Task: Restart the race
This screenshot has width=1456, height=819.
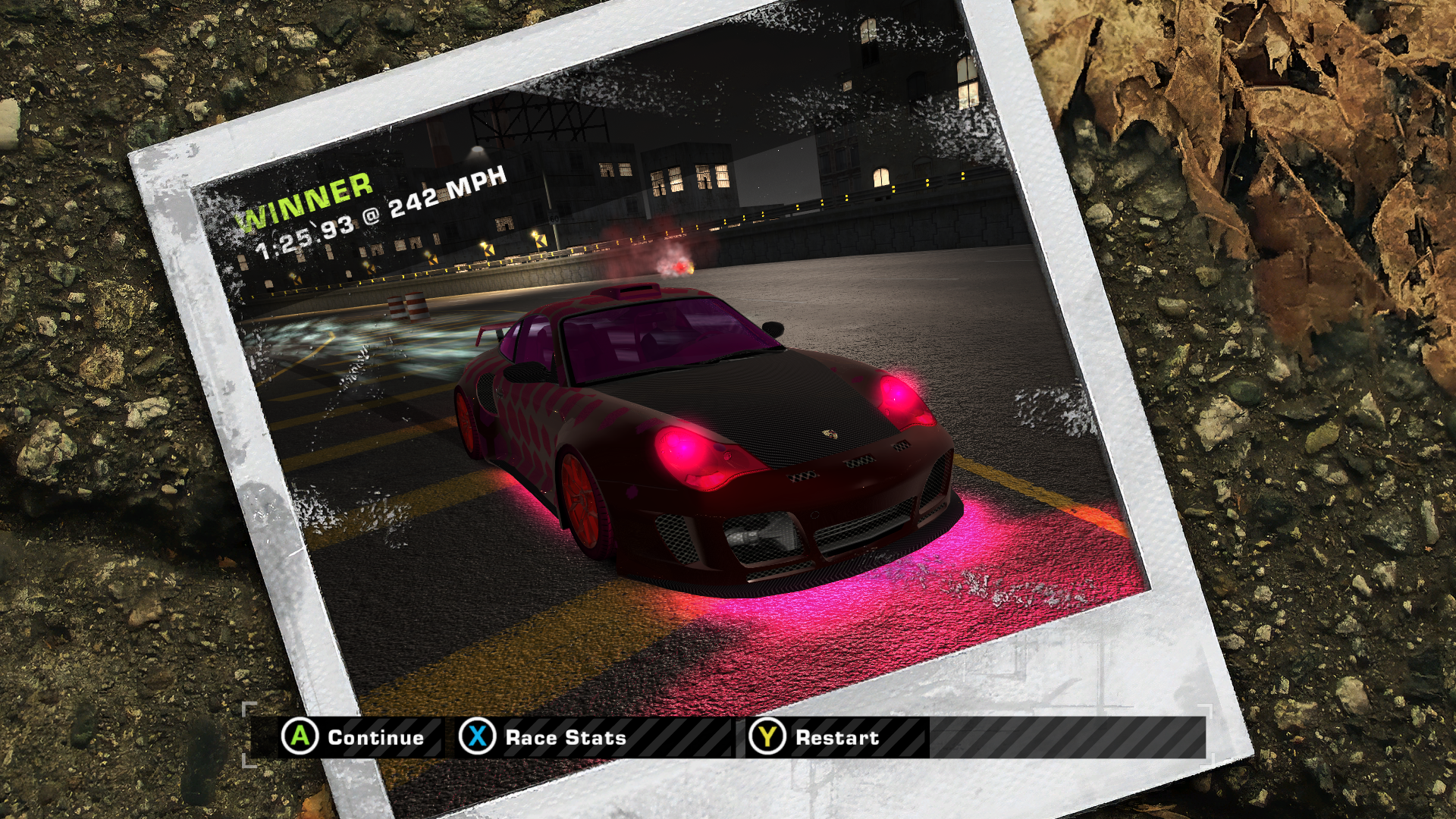Action: point(815,737)
